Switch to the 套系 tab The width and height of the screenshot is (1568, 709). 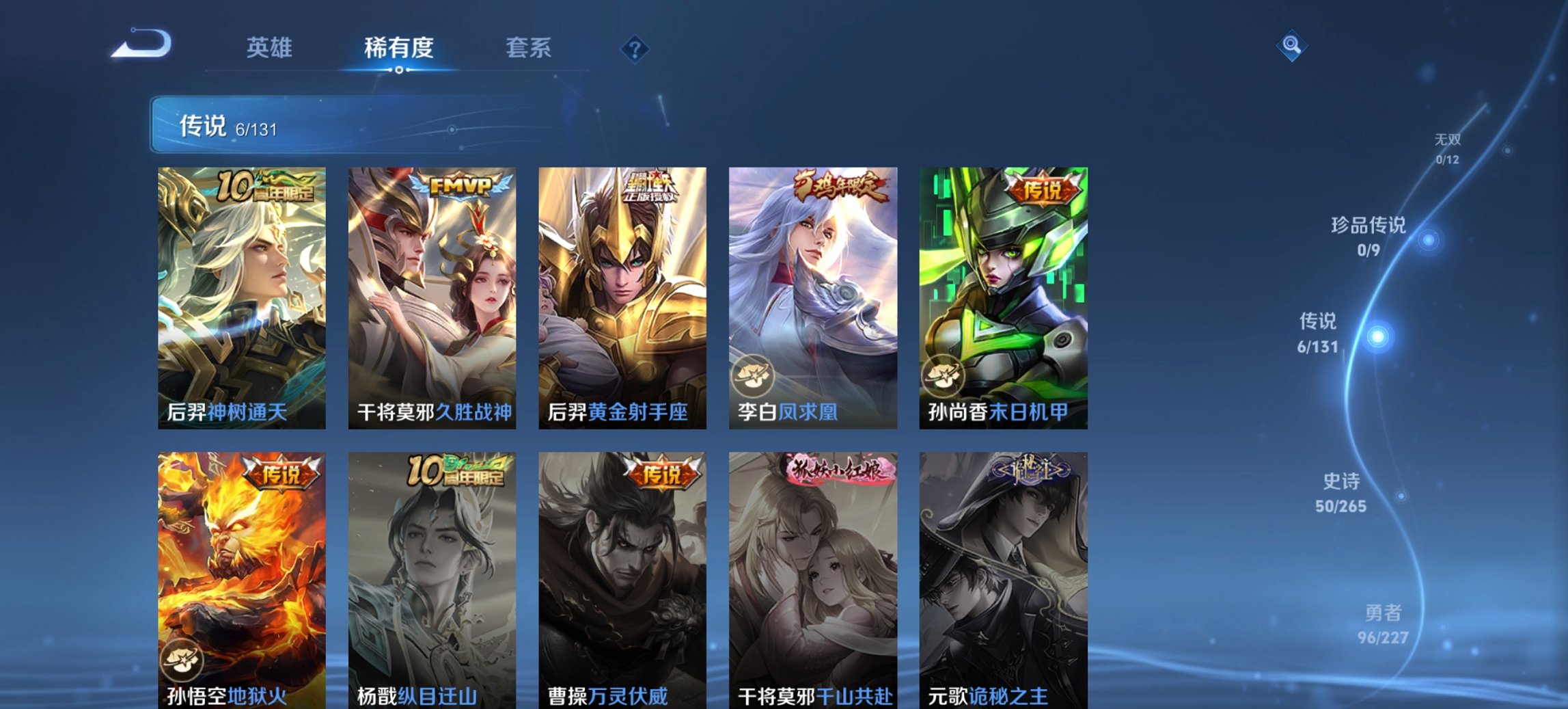click(x=529, y=48)
